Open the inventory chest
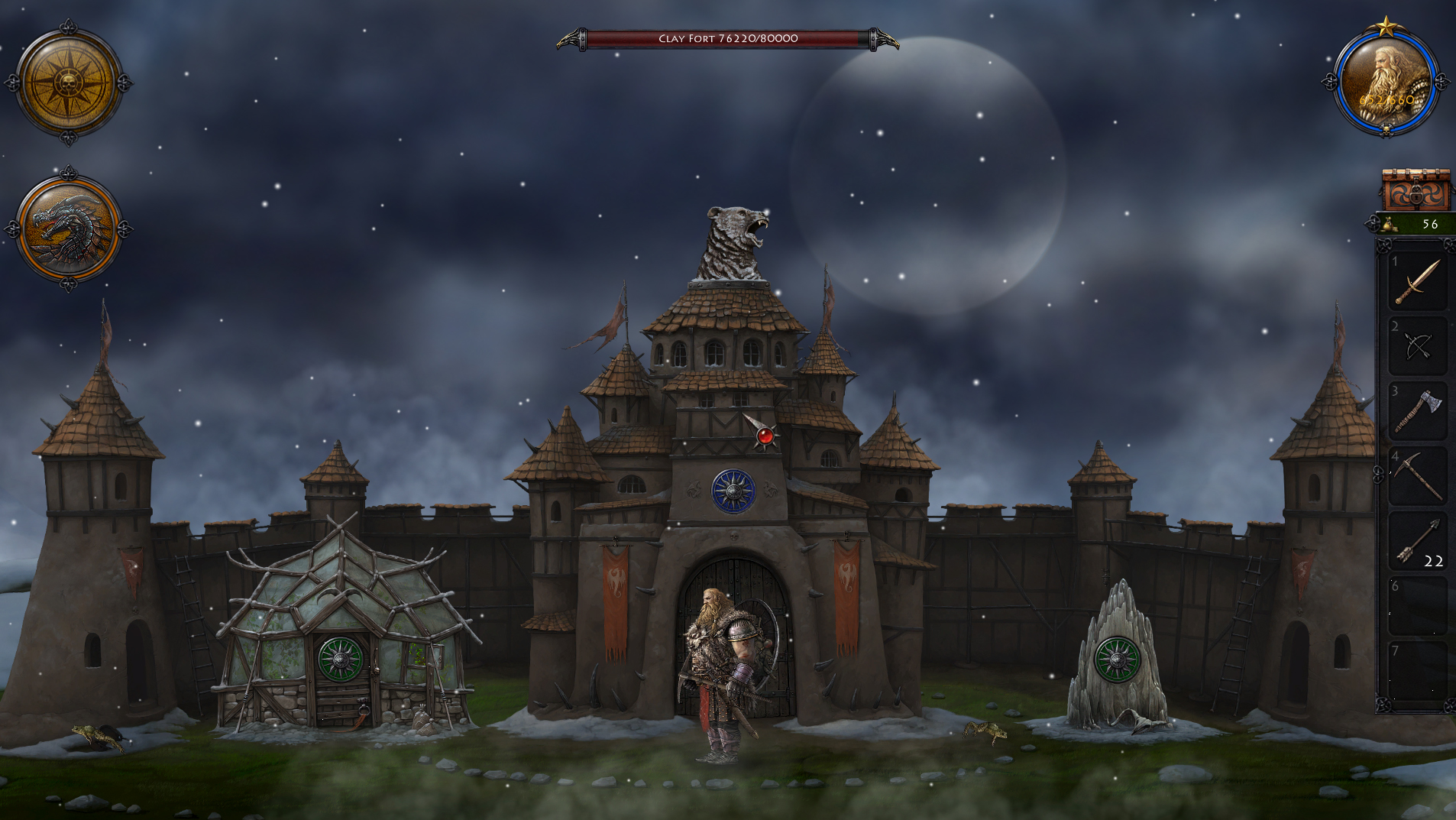Image resolution: width=1456 pixels, height=820 pixels. pyautogui.click(x=1417, y=190)
